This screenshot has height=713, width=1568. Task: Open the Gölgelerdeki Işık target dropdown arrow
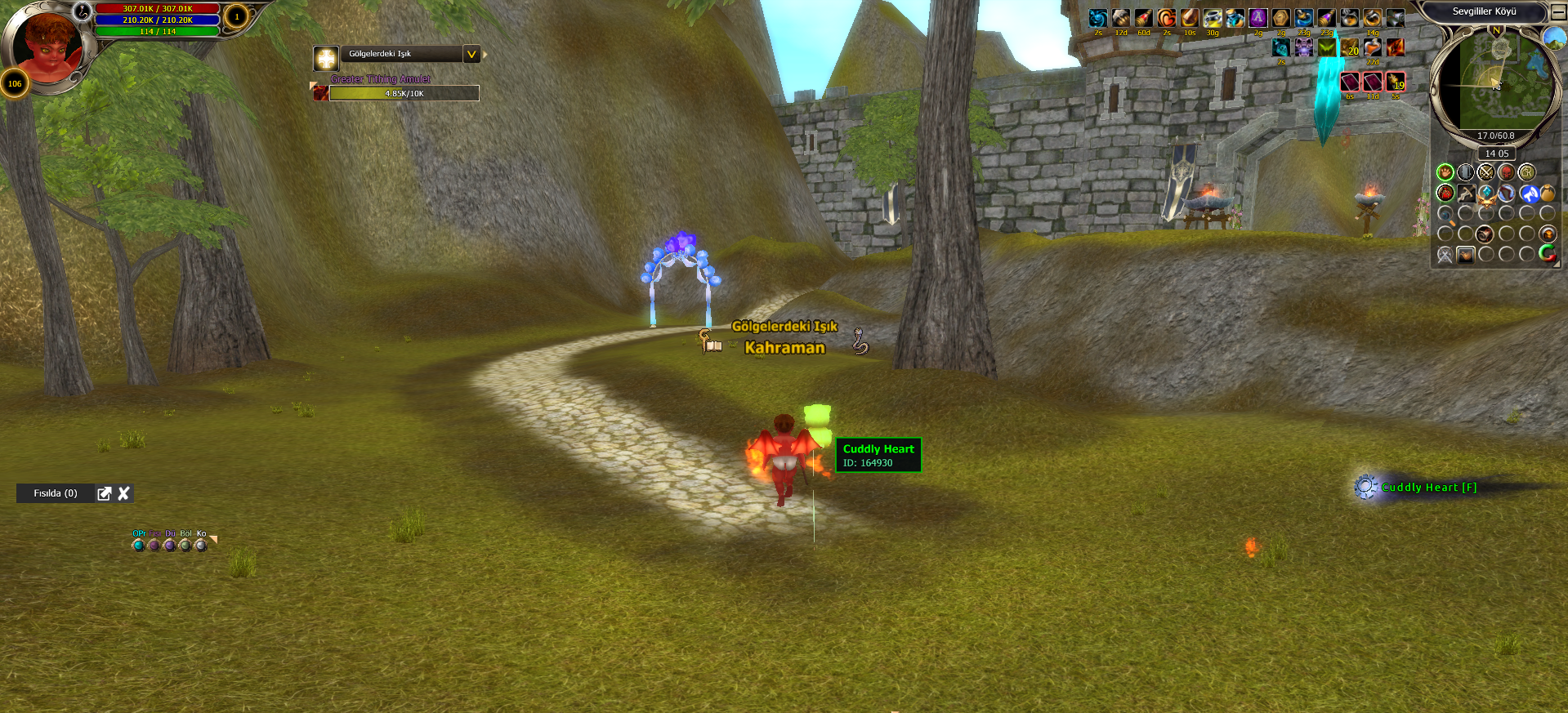click(x=471, y=55)
